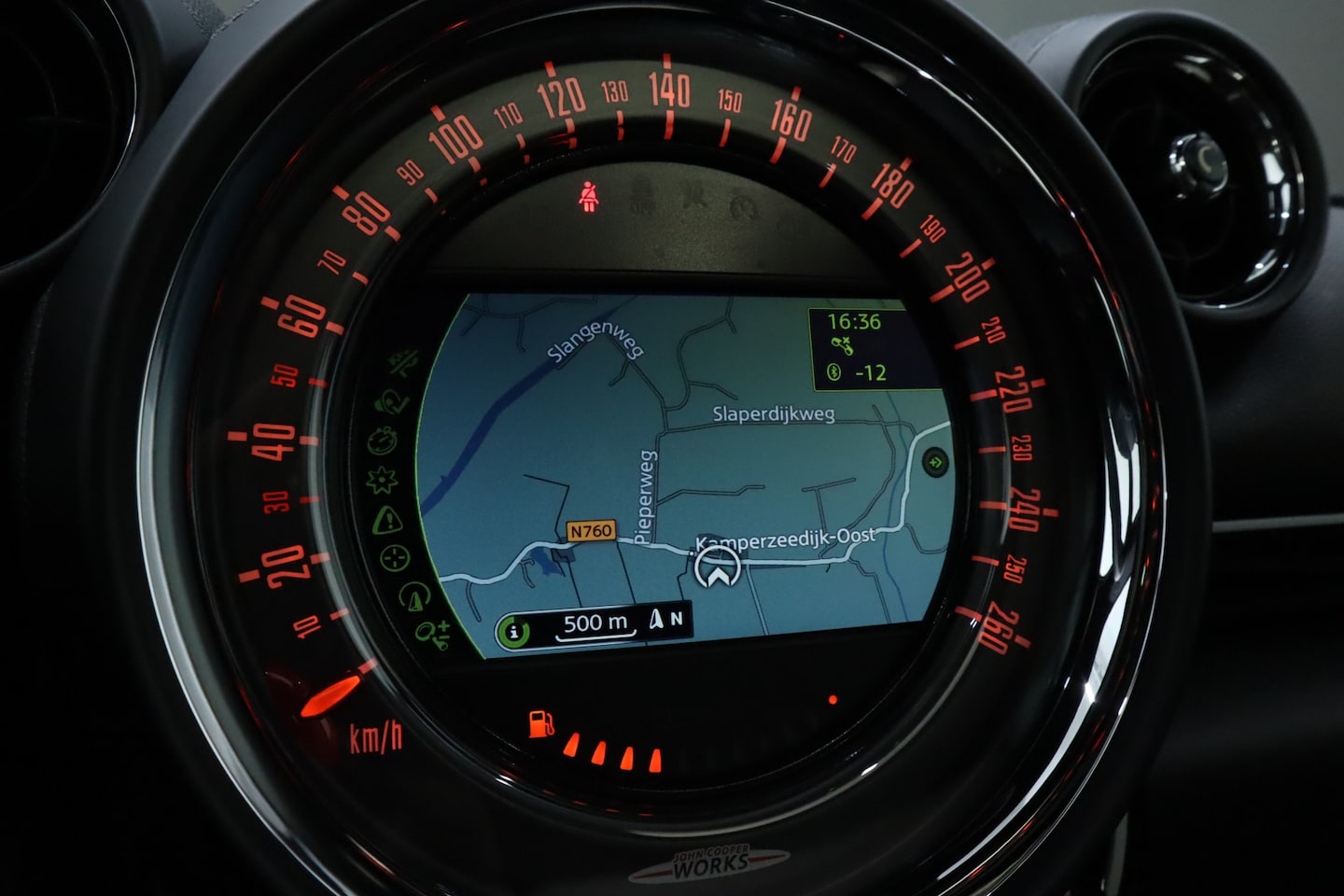
Task: Choose the destination checkmark icon in side menu
Action: click(x=389, y=403)
